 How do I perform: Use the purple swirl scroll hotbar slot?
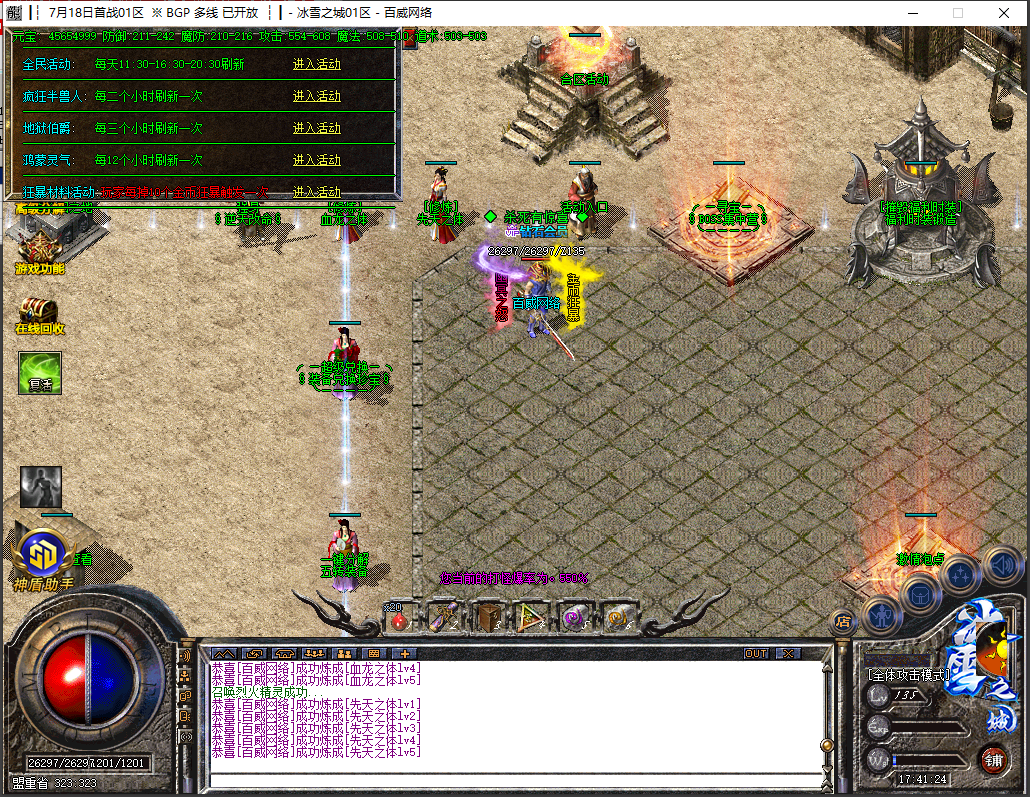(575, 618)
